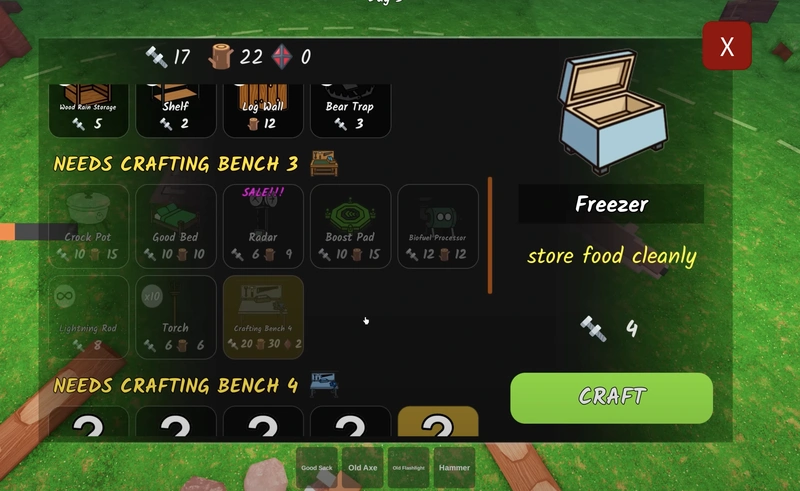This screenshot has height=491, width=800.
Task: Select the Wood Rain Storage recipe
Action: [88, 111]
